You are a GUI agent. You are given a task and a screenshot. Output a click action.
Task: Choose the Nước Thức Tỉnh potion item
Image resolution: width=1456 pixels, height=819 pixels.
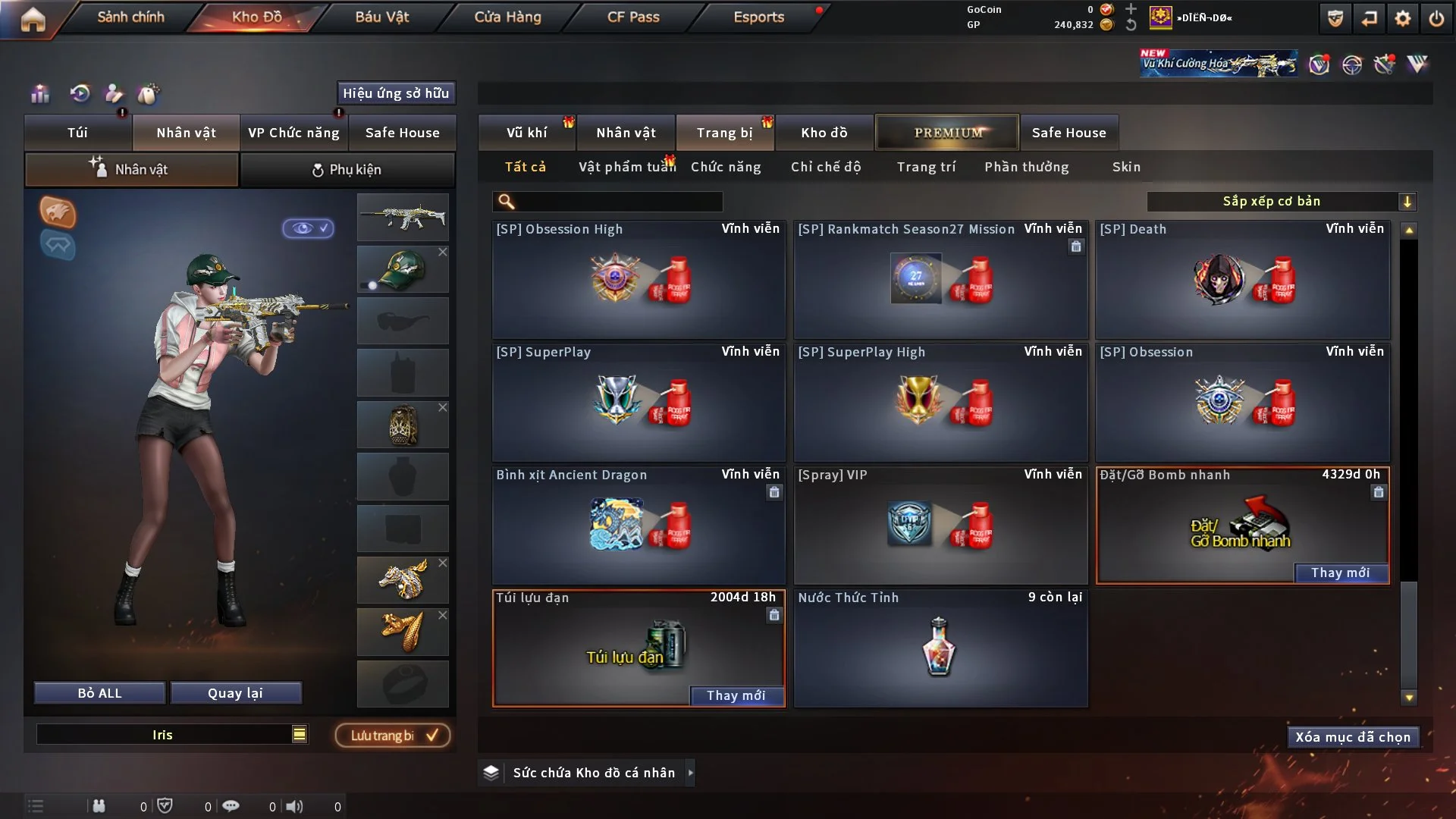(x=940, y=648)
